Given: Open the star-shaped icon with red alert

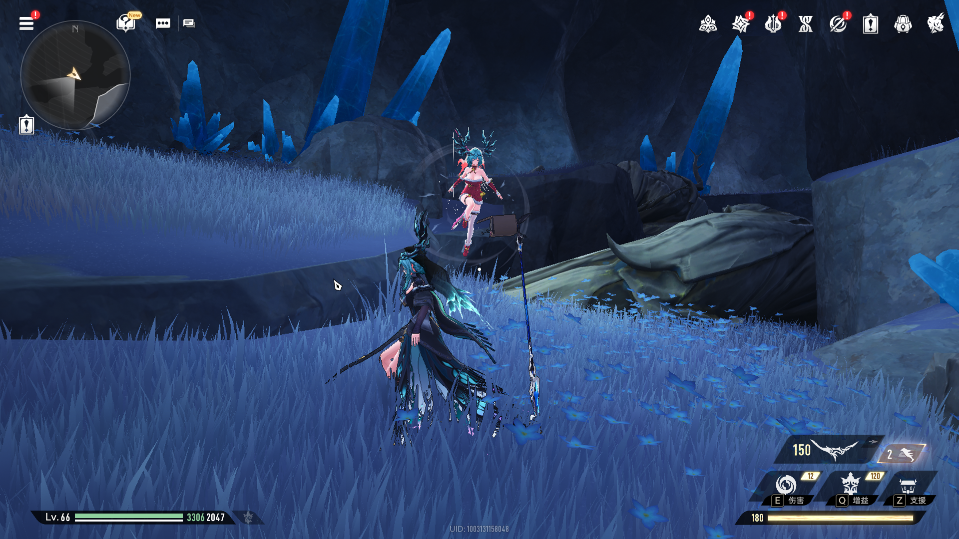Looking at the screenshot, I should 740,23.
